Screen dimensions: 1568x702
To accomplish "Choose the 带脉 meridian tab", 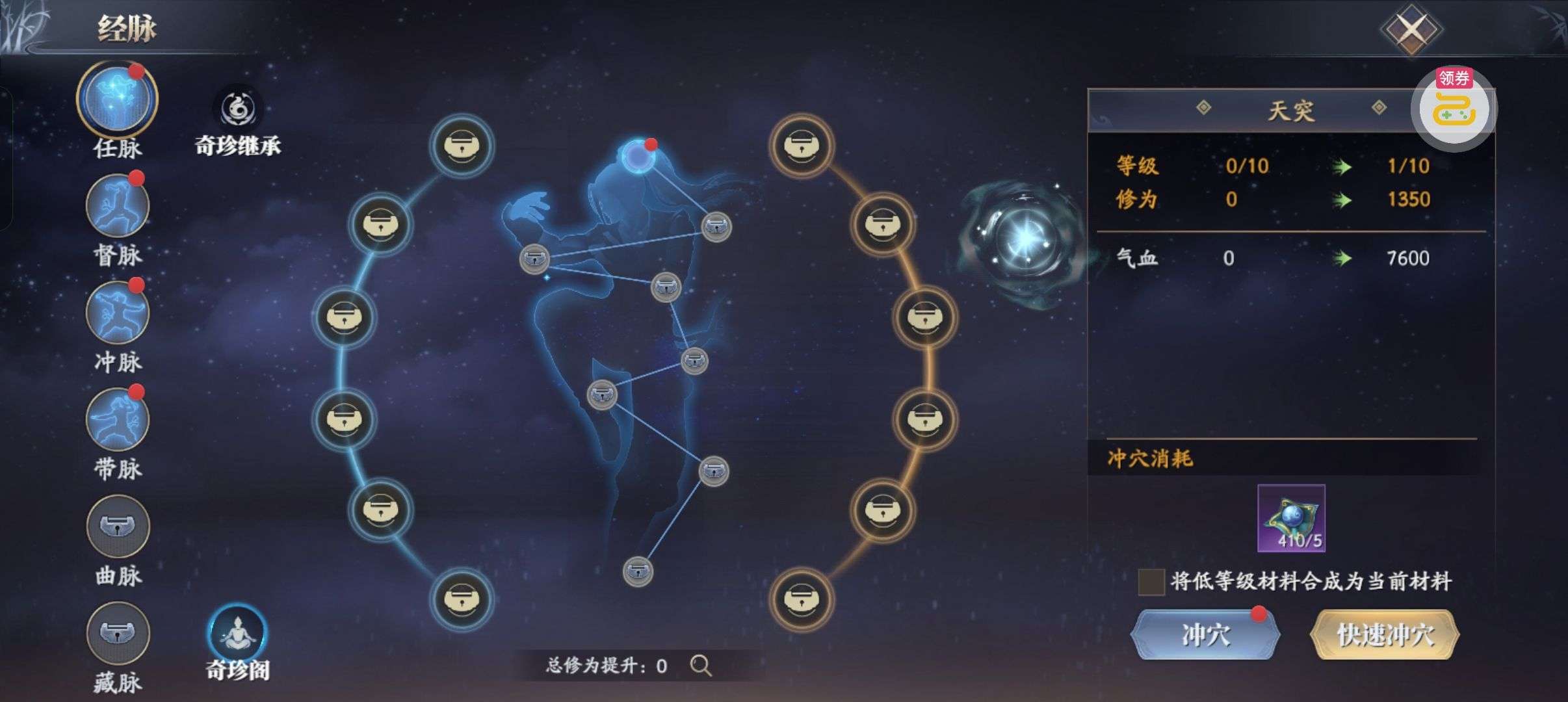I will pos(117,420).
